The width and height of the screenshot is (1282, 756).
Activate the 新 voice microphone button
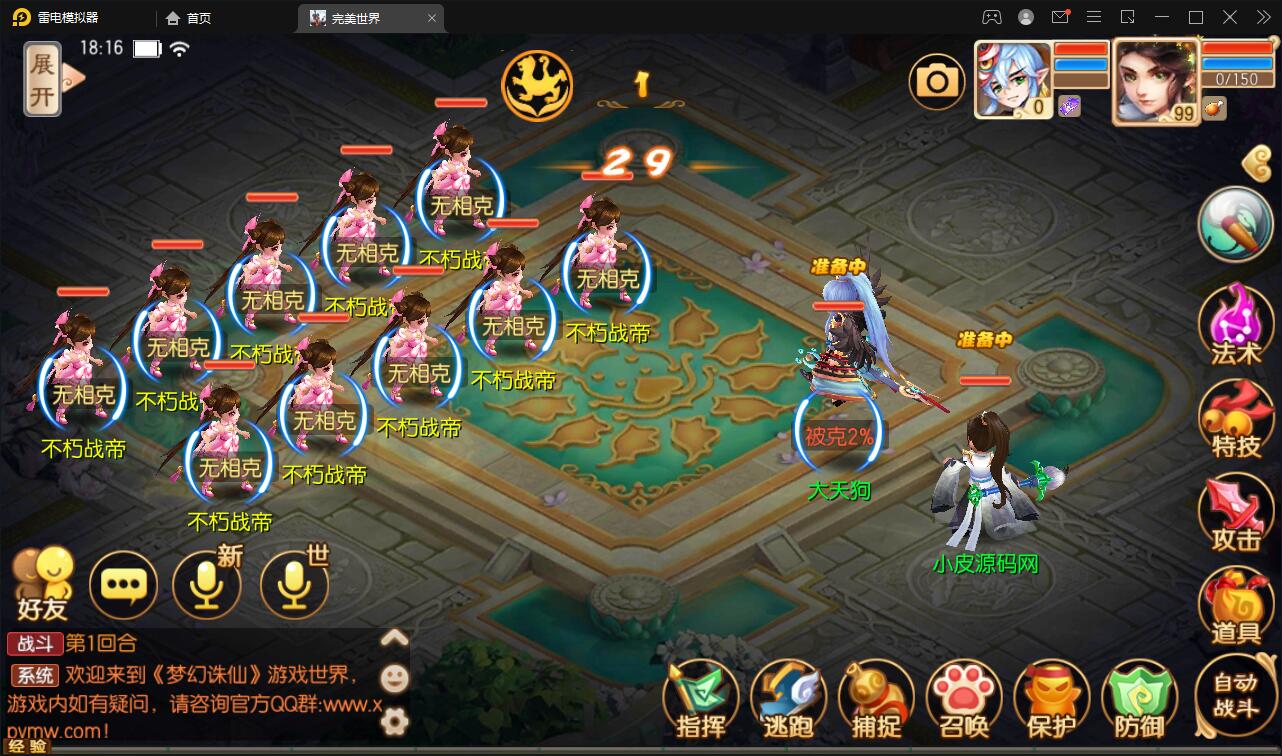pos(207,583)
